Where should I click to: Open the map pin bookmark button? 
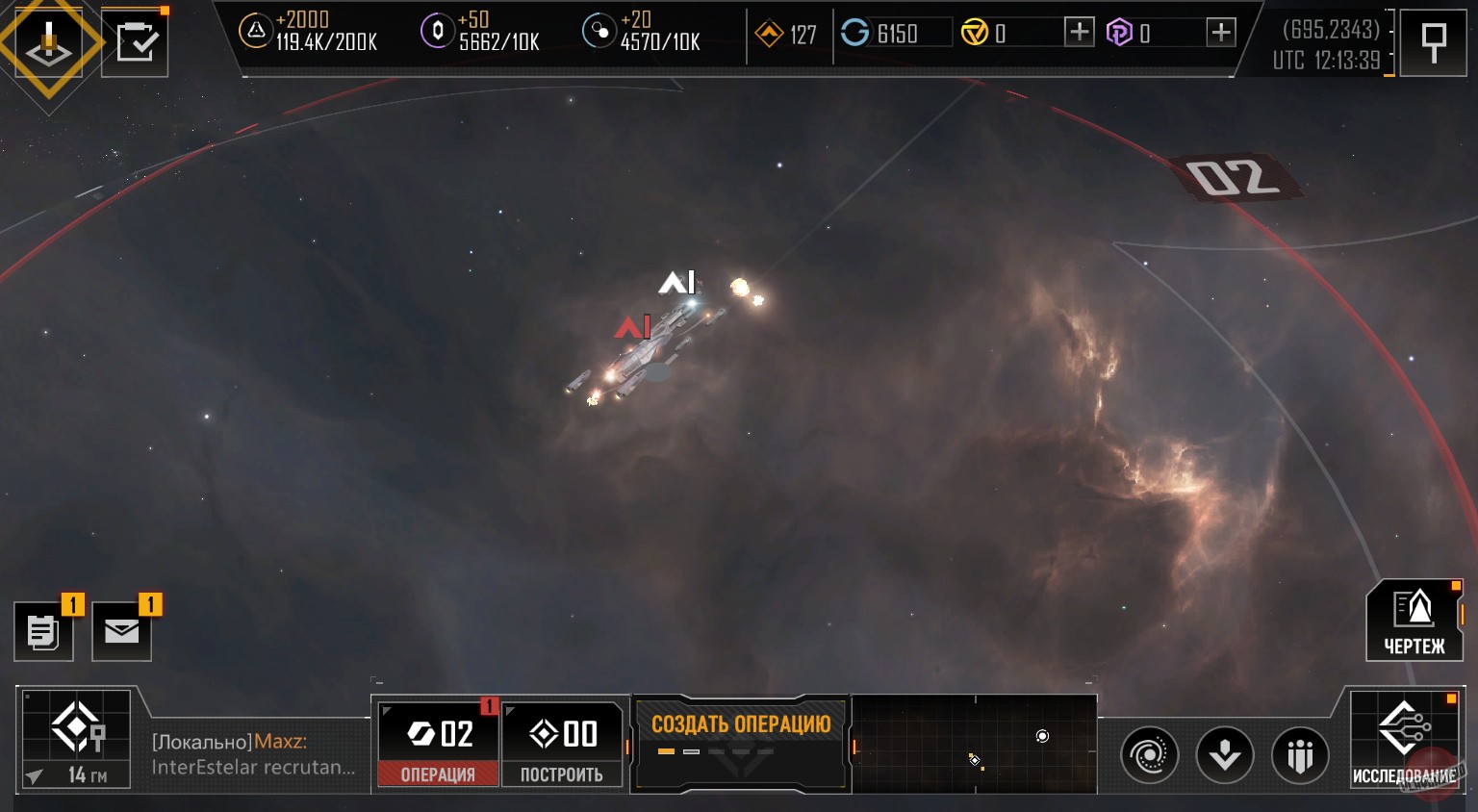point(1433,42)
